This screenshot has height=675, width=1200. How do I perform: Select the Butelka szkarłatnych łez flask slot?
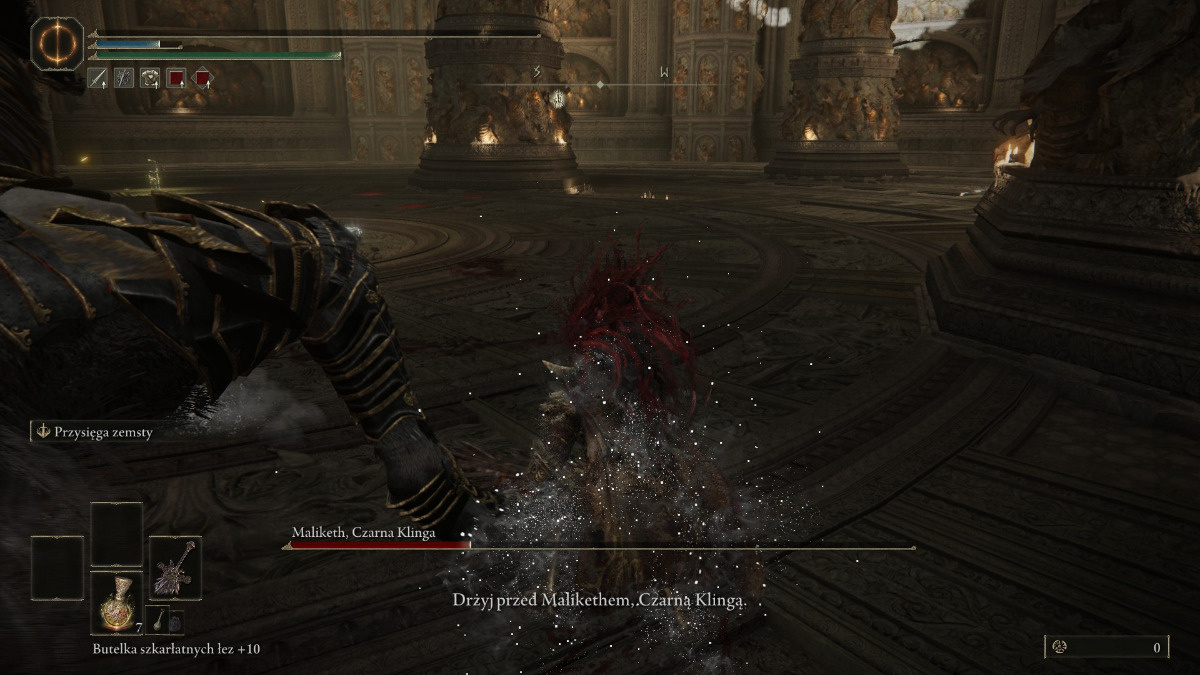coord(117,603)
